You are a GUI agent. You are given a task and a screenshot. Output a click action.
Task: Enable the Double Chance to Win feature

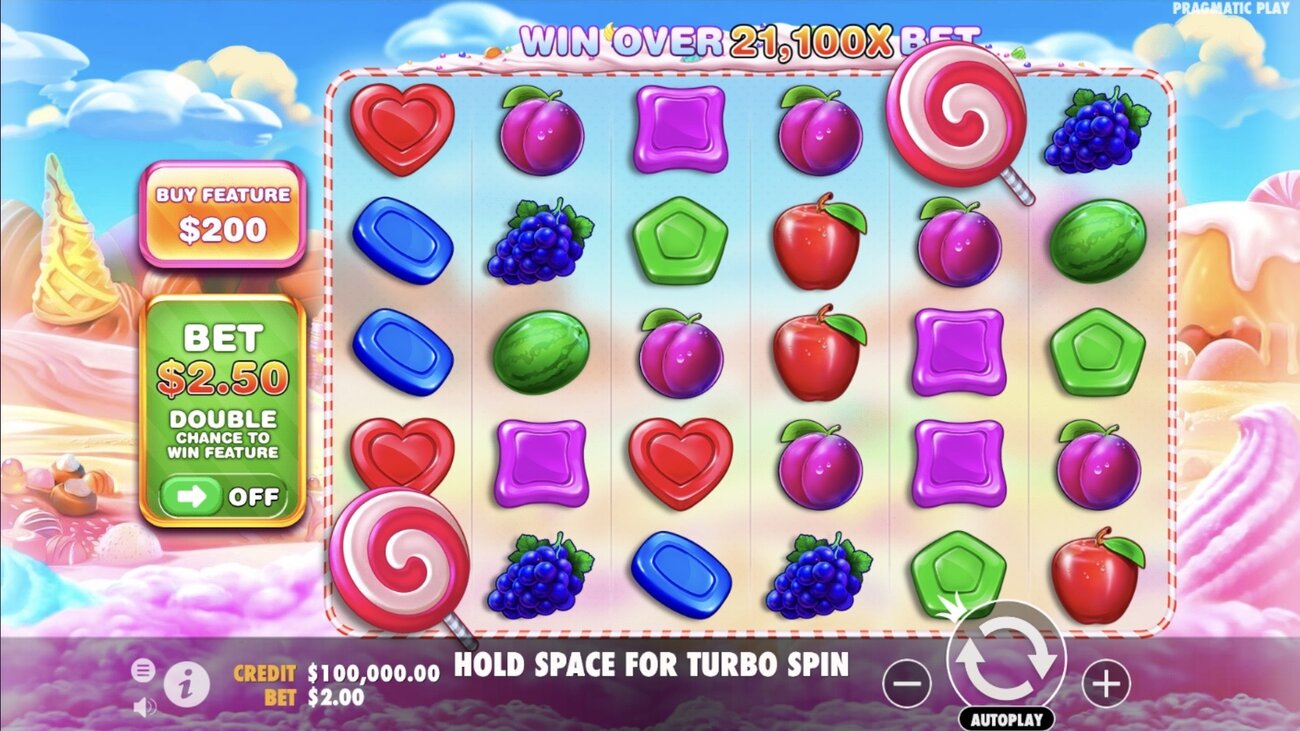click(x=222, y=497)
